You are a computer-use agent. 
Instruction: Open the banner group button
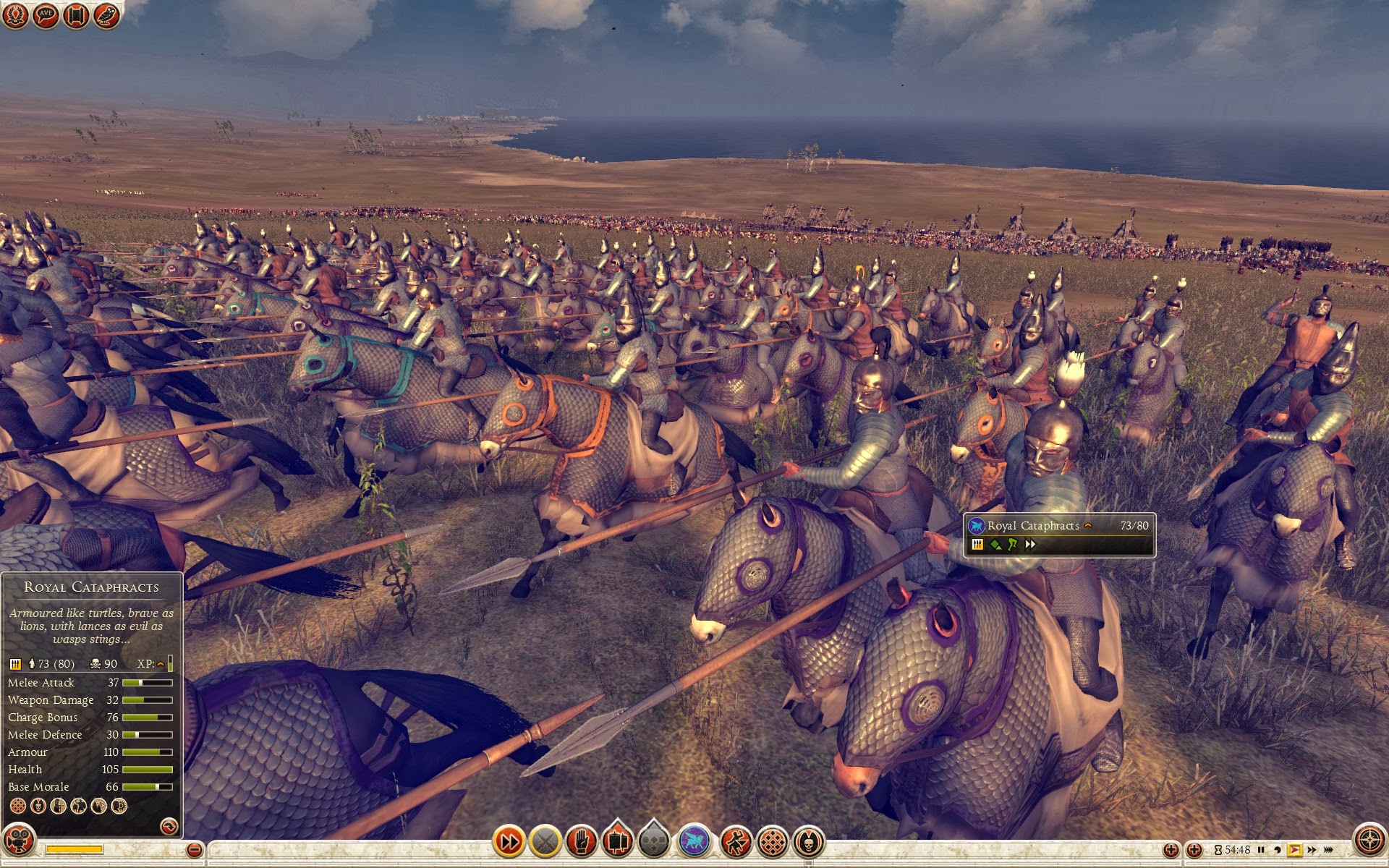617,841
